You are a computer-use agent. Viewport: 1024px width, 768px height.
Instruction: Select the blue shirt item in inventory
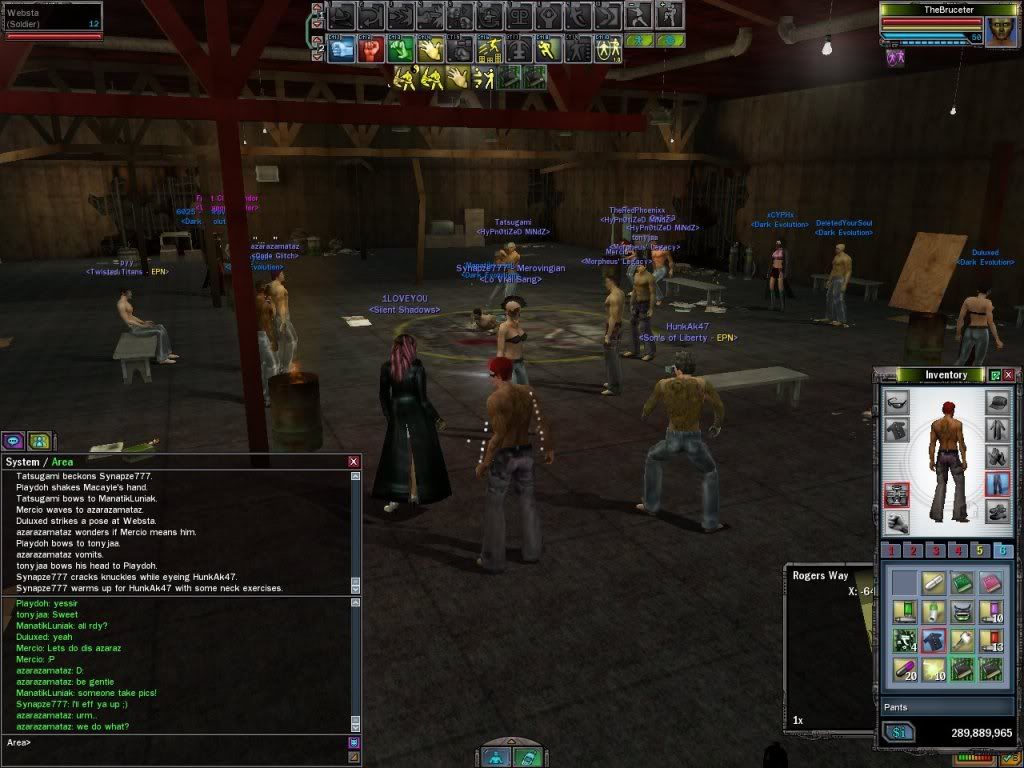click(x=933, y=640)
